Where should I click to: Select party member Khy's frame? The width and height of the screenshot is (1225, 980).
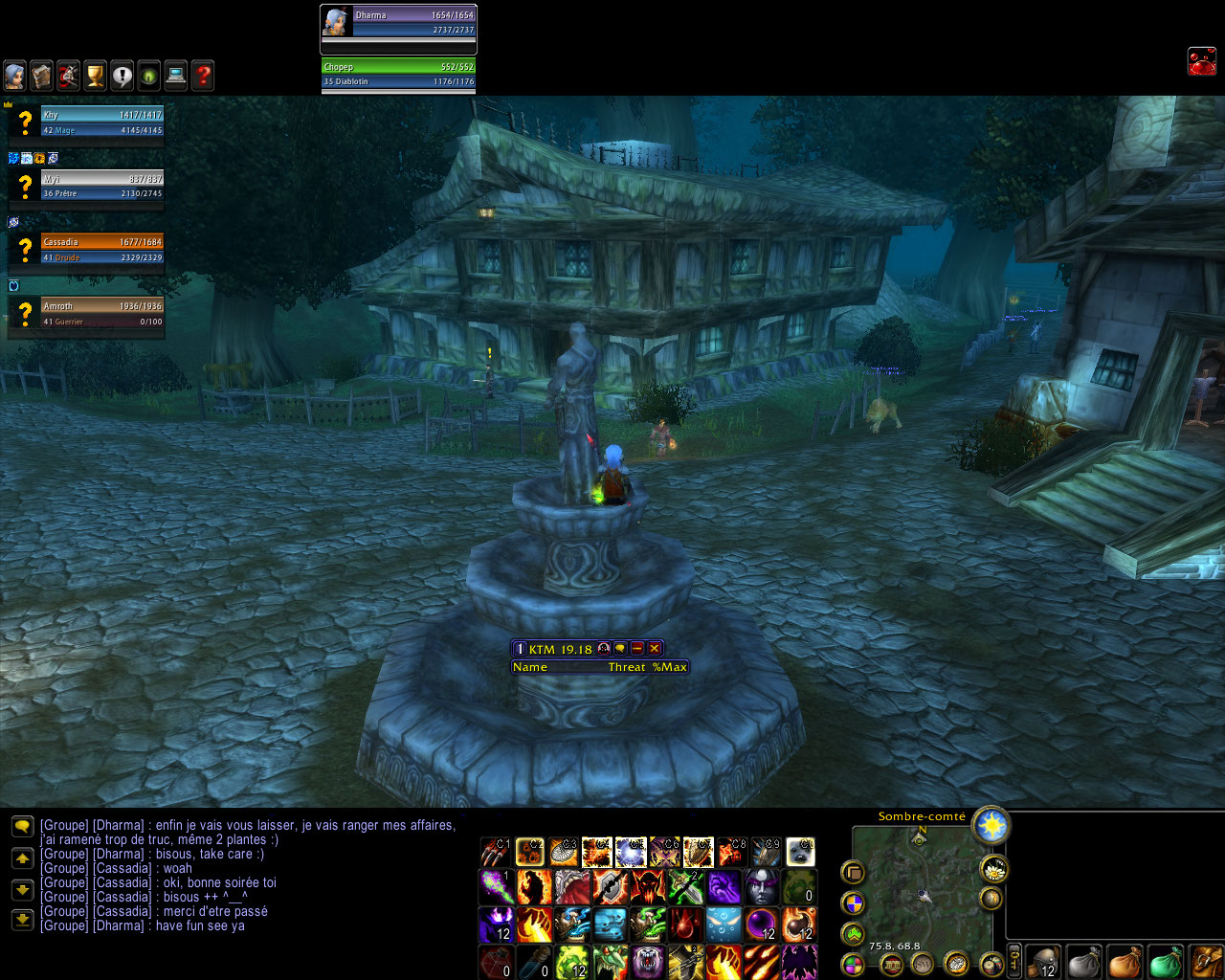[101, 122]
